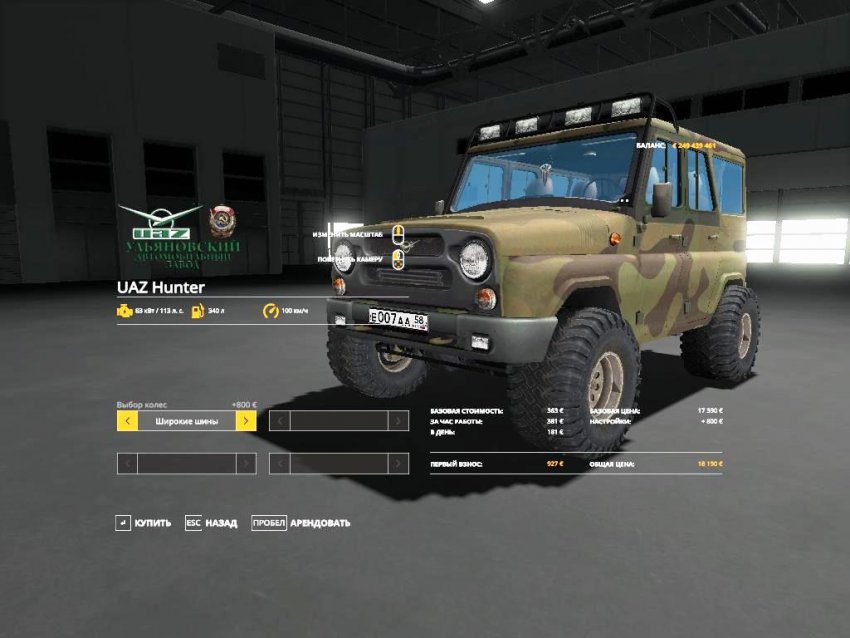Buy the UAZ Hunter with КУПИТЬ
This screenshot has height=638, width=850.
(143, 523)
